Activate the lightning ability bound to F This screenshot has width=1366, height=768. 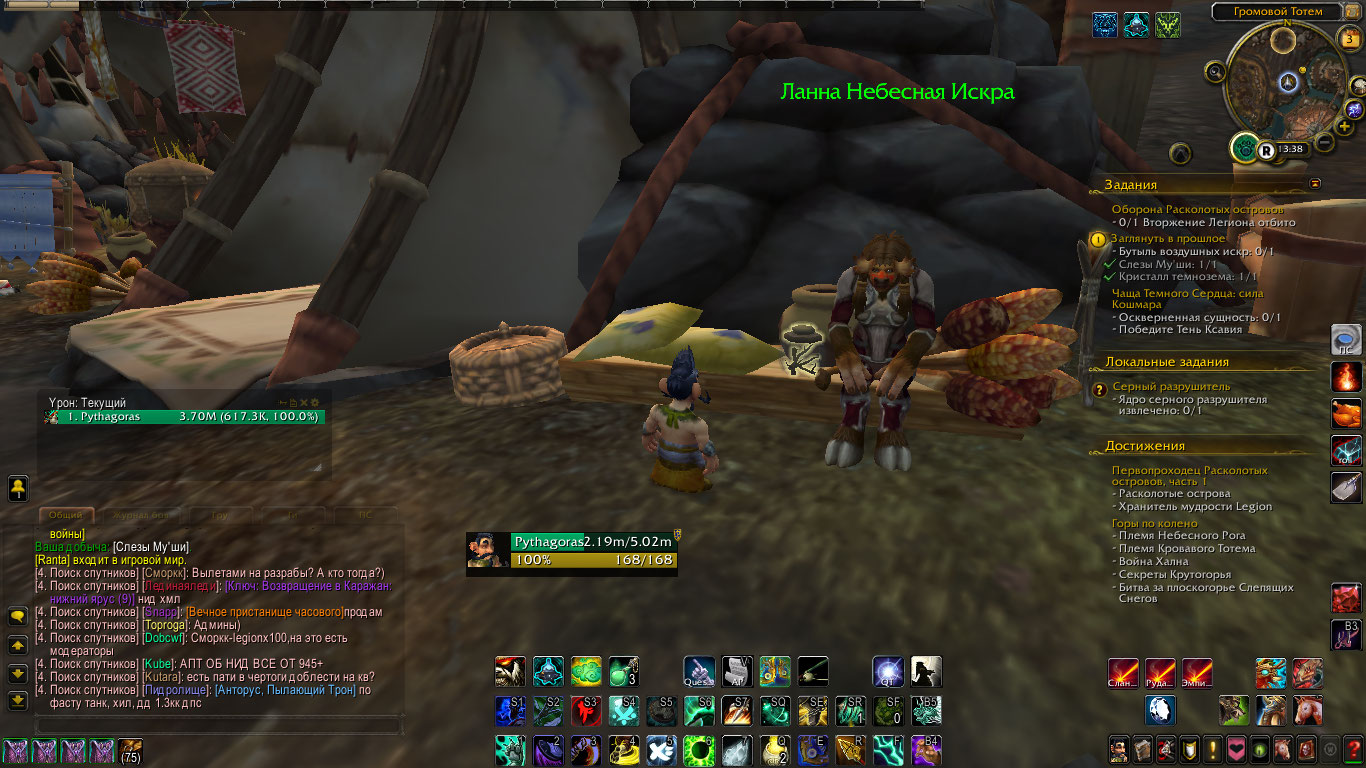(x=886, y=749)
